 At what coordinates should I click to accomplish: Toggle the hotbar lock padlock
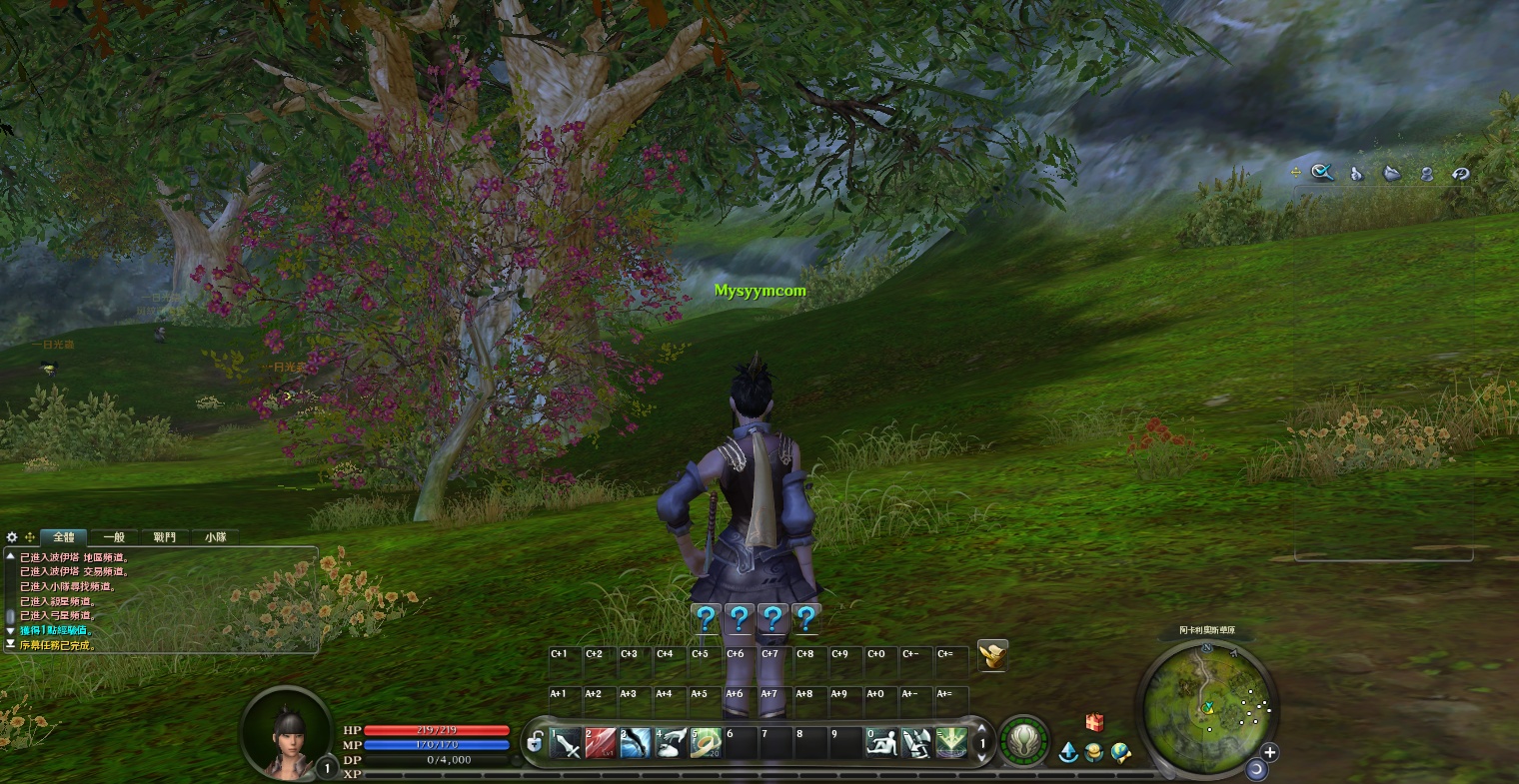coord(536,743)
